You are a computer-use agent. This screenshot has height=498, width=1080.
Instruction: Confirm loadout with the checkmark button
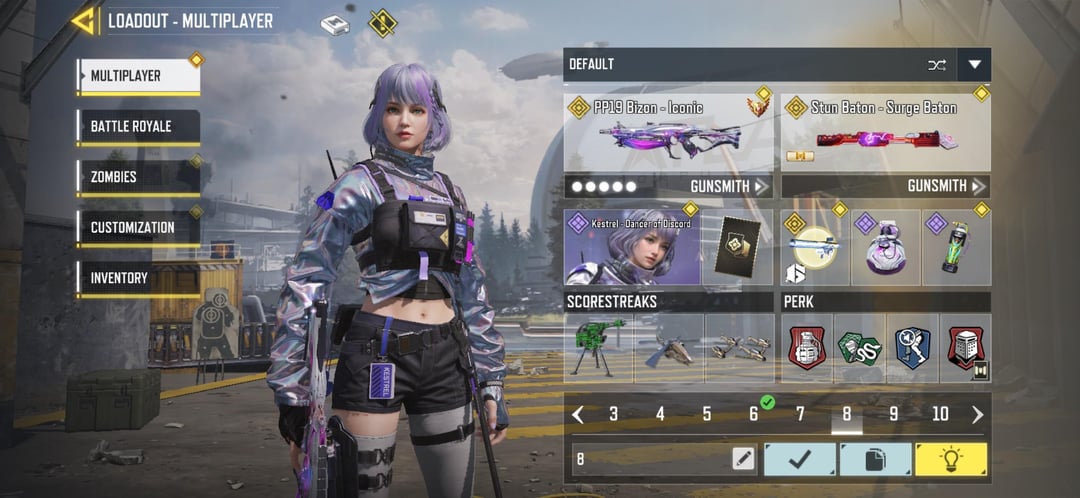800,459
